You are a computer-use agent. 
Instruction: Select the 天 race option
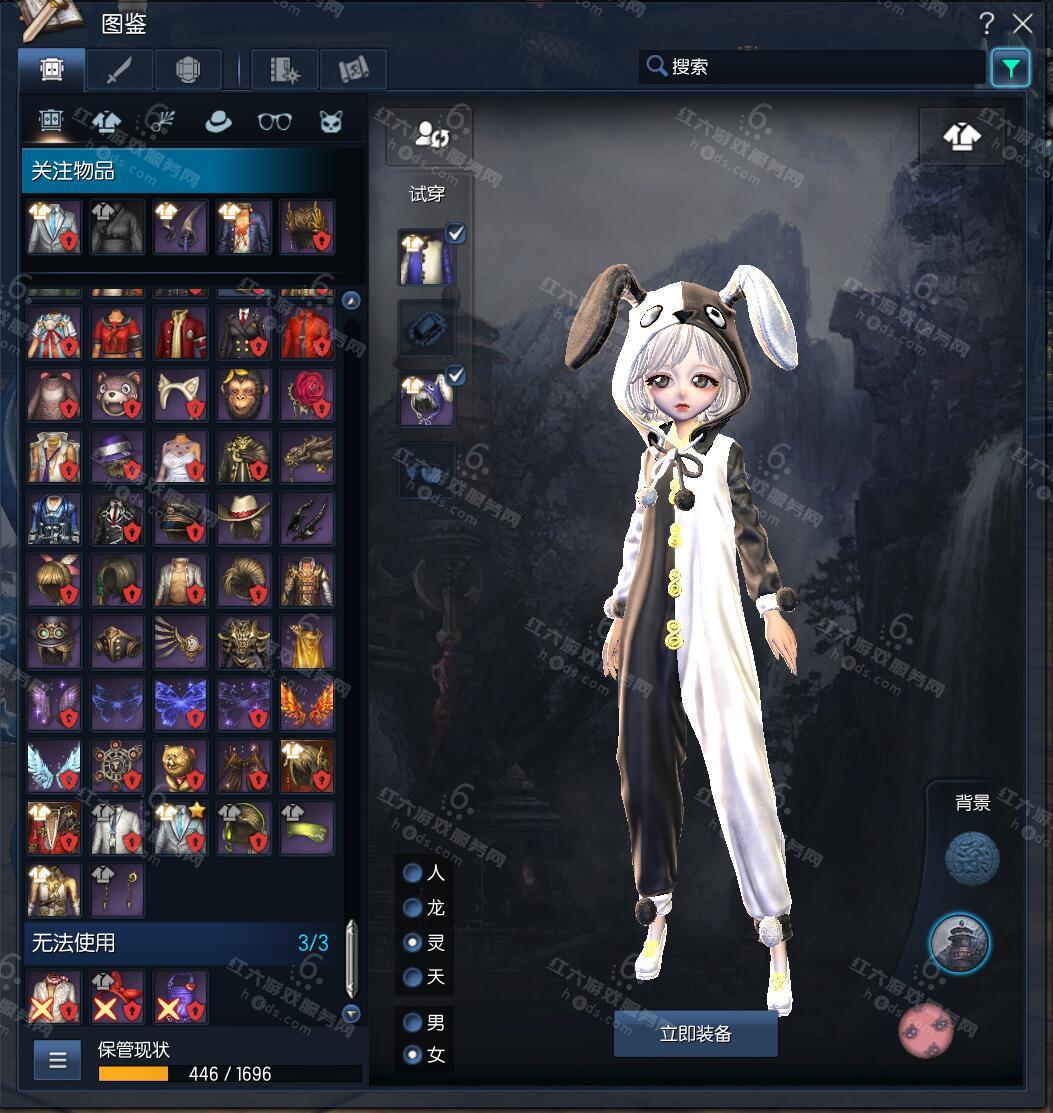pos(412,976)
